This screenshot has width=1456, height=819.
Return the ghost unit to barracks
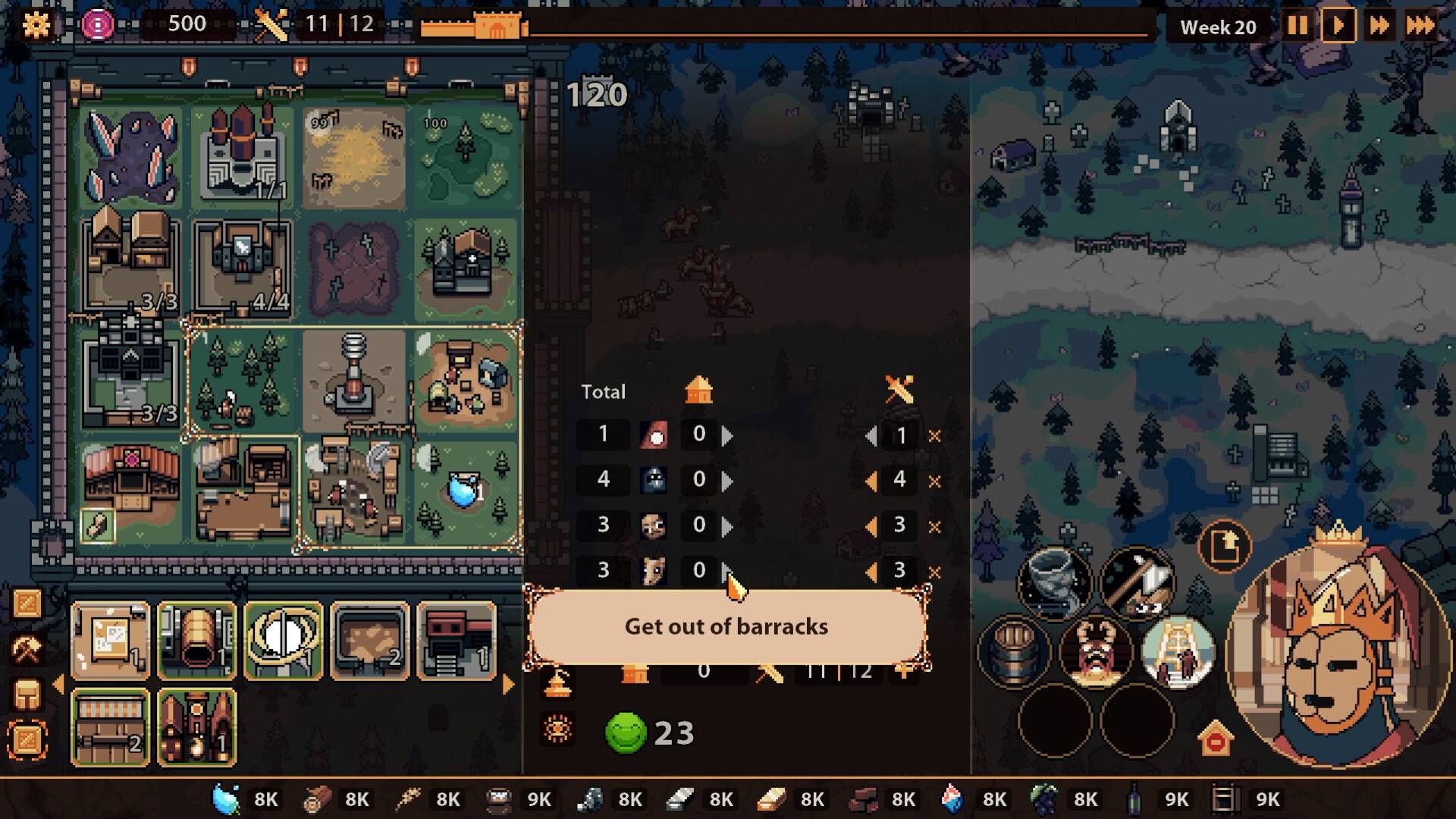(871, 481)
